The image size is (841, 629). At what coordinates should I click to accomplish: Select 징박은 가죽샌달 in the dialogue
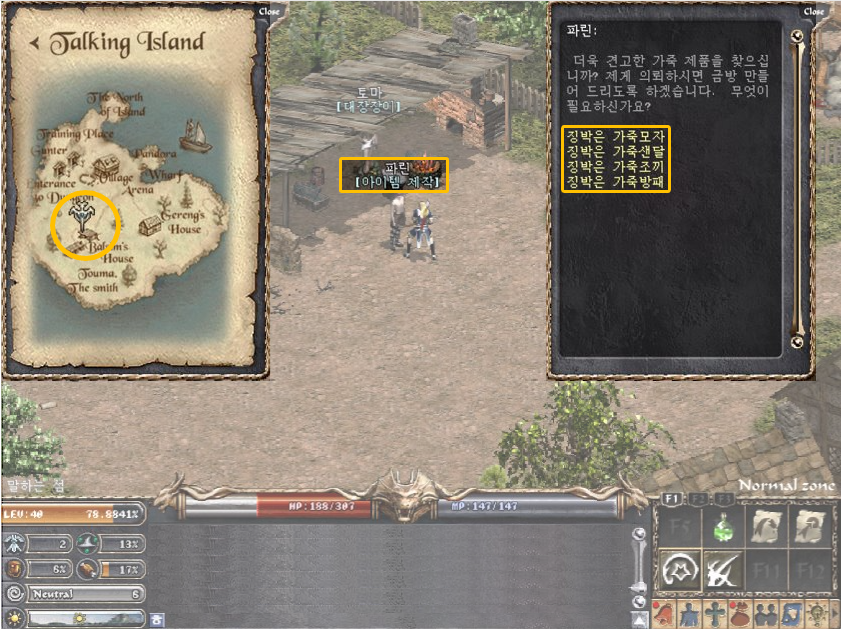616,150
